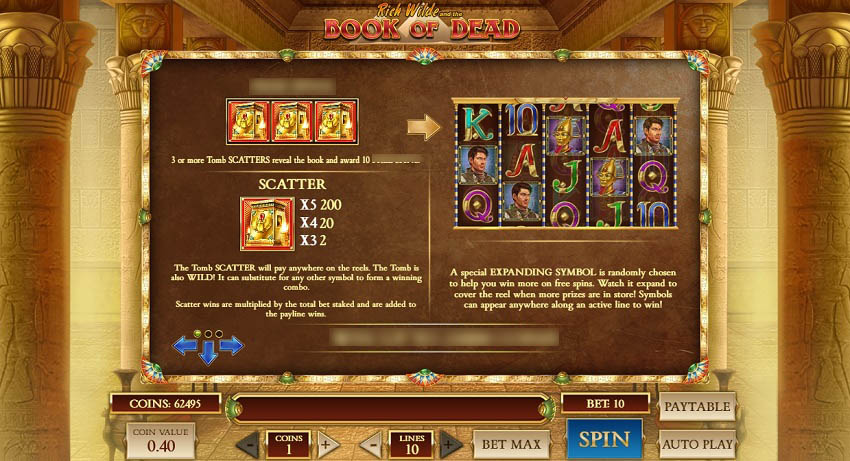Click the Coin Value button
Screen dimensions: 850x461
(x=159, y=440)
